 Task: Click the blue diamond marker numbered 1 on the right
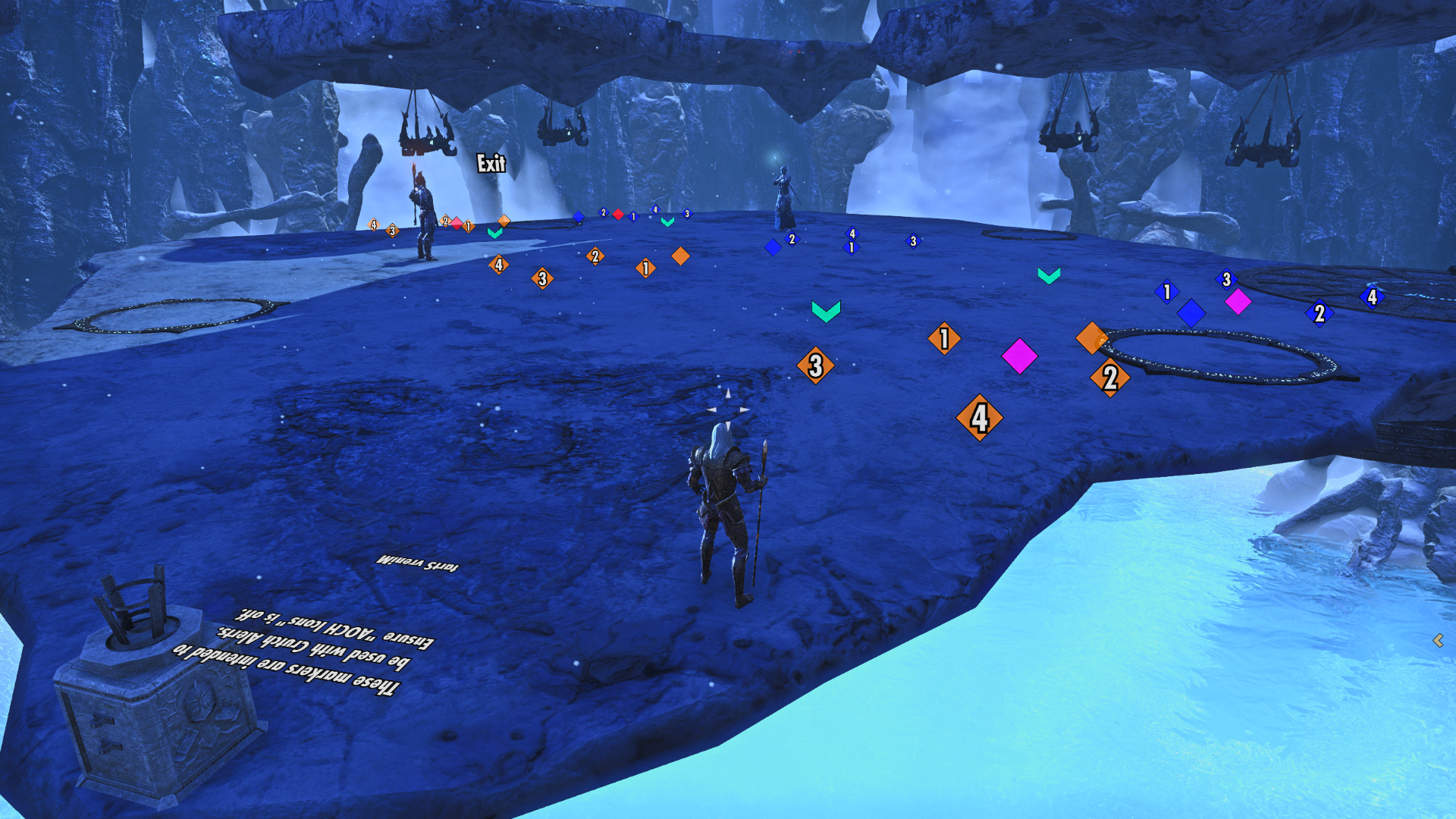[x=1166, y=290]
